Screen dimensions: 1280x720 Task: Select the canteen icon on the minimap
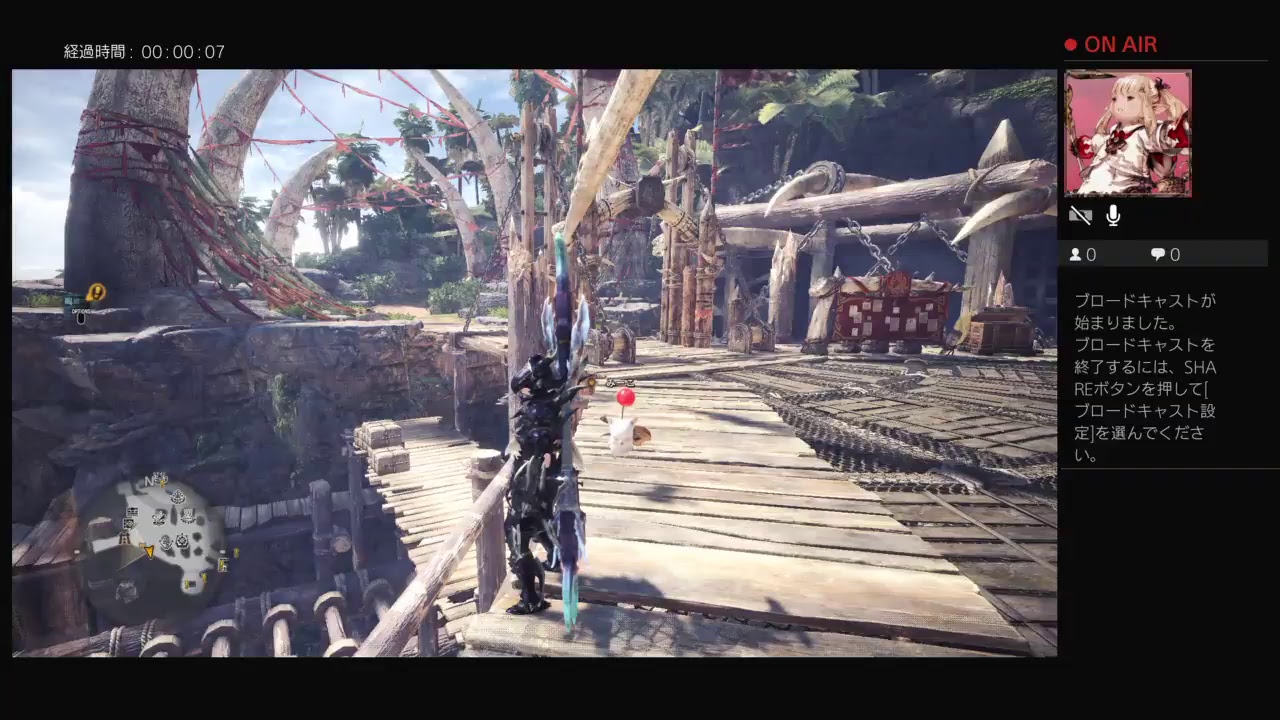[187, 514]
